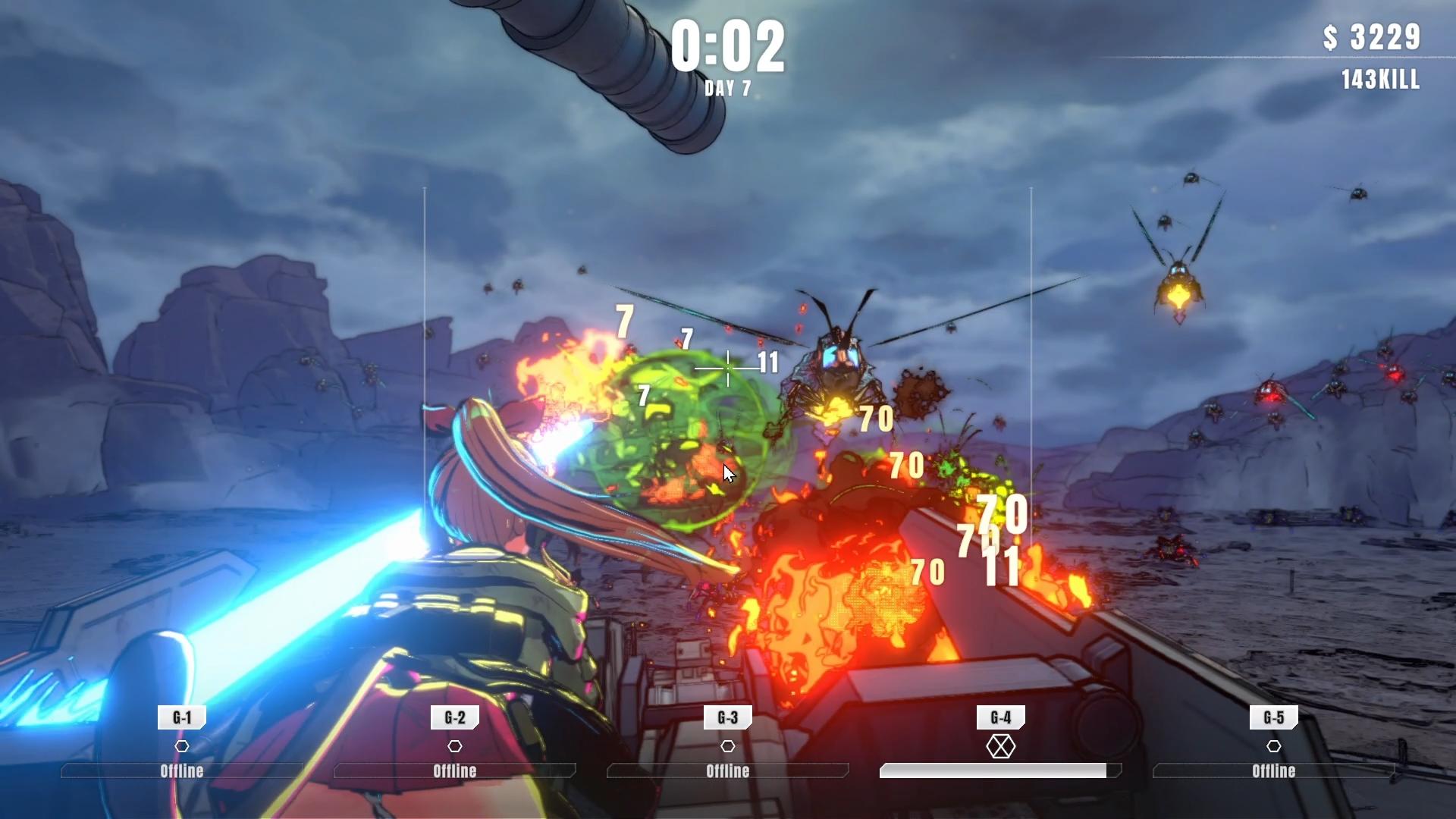The width and height of the screenshot is (1456, 819).
Task: Select the G-5 gun position
Action: point(1274,717)
